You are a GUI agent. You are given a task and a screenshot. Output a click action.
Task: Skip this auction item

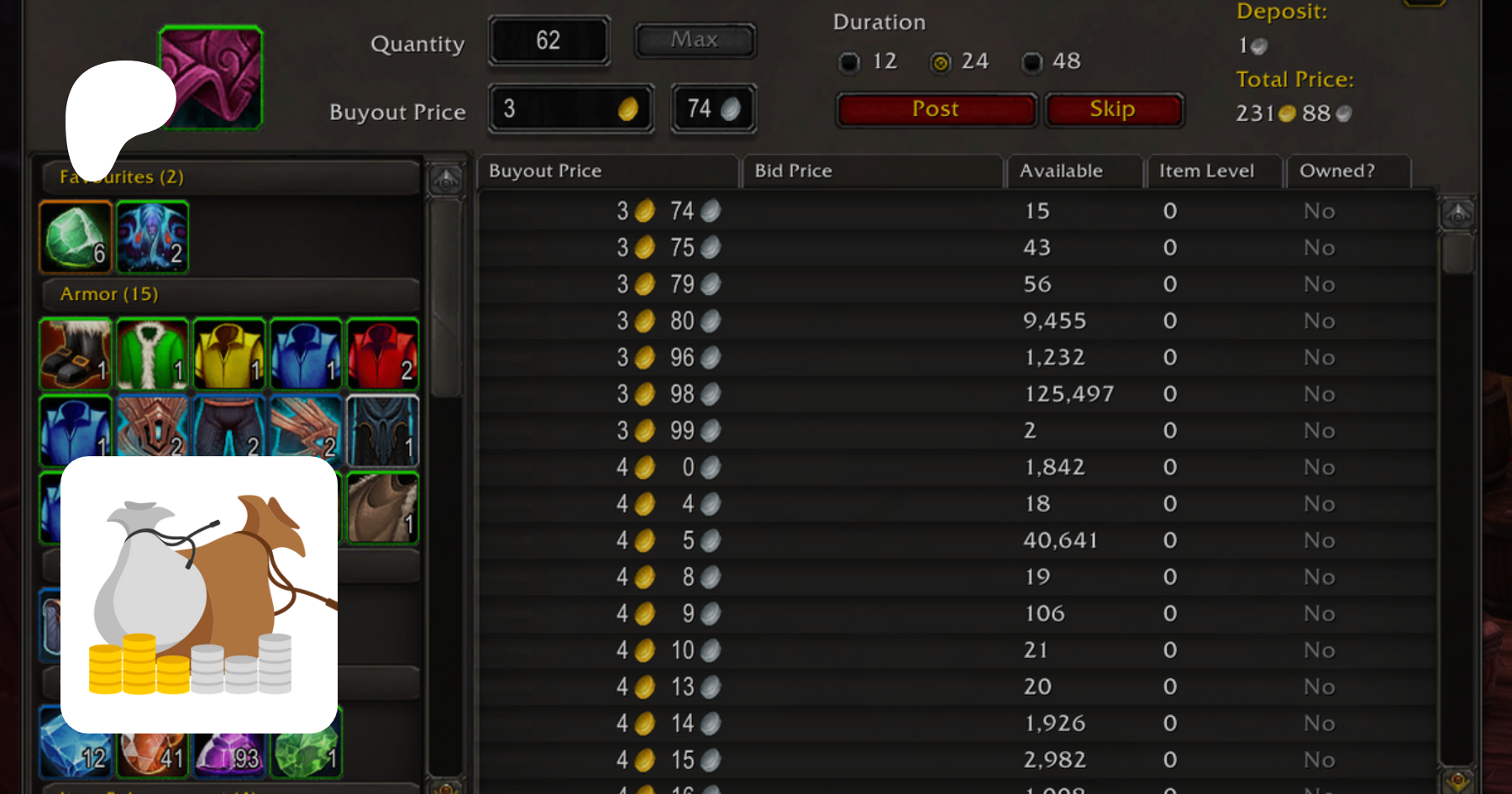(1112, 110)
